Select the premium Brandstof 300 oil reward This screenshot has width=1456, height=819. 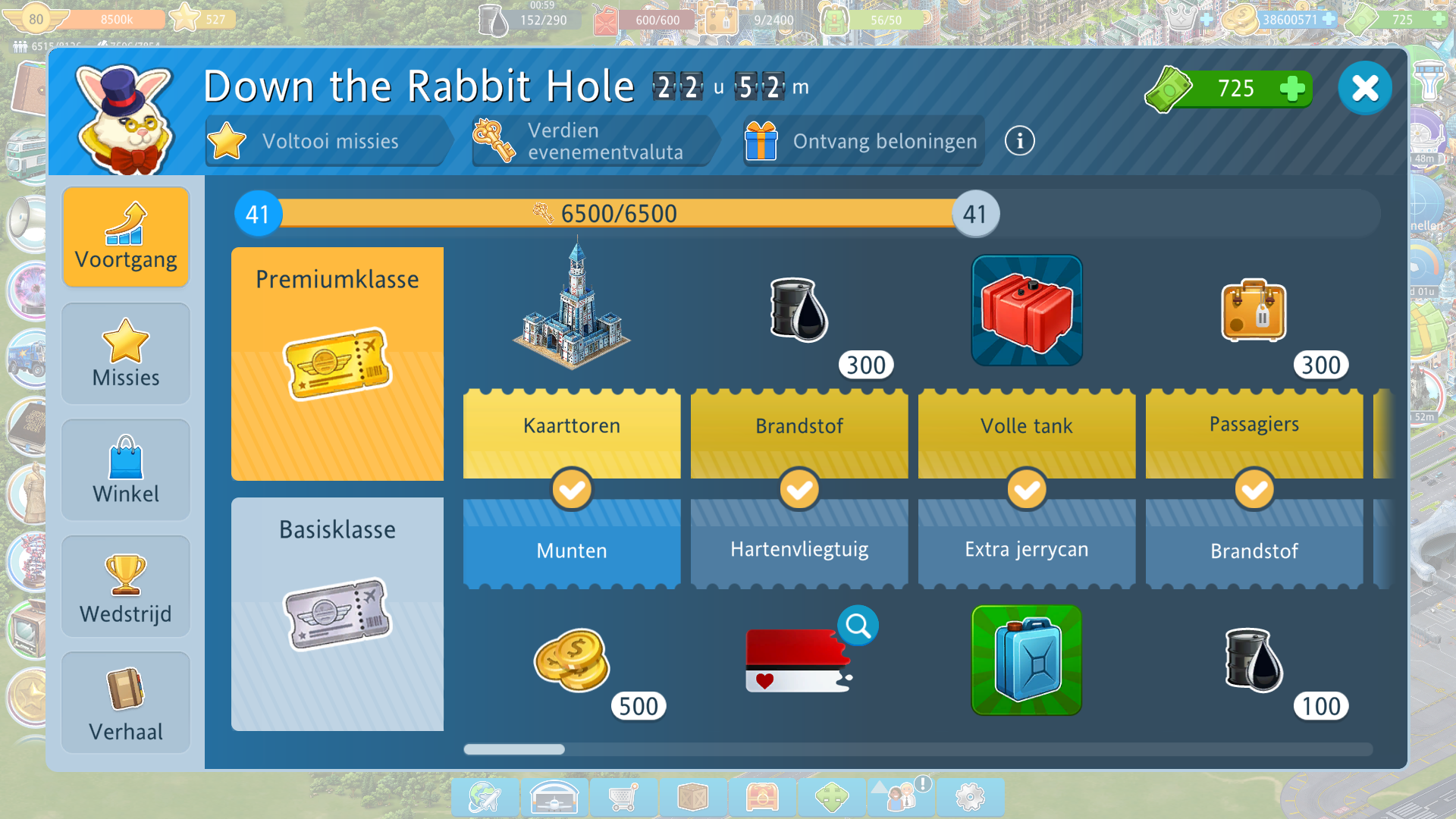pyautogui.click(x=799, y=309)
